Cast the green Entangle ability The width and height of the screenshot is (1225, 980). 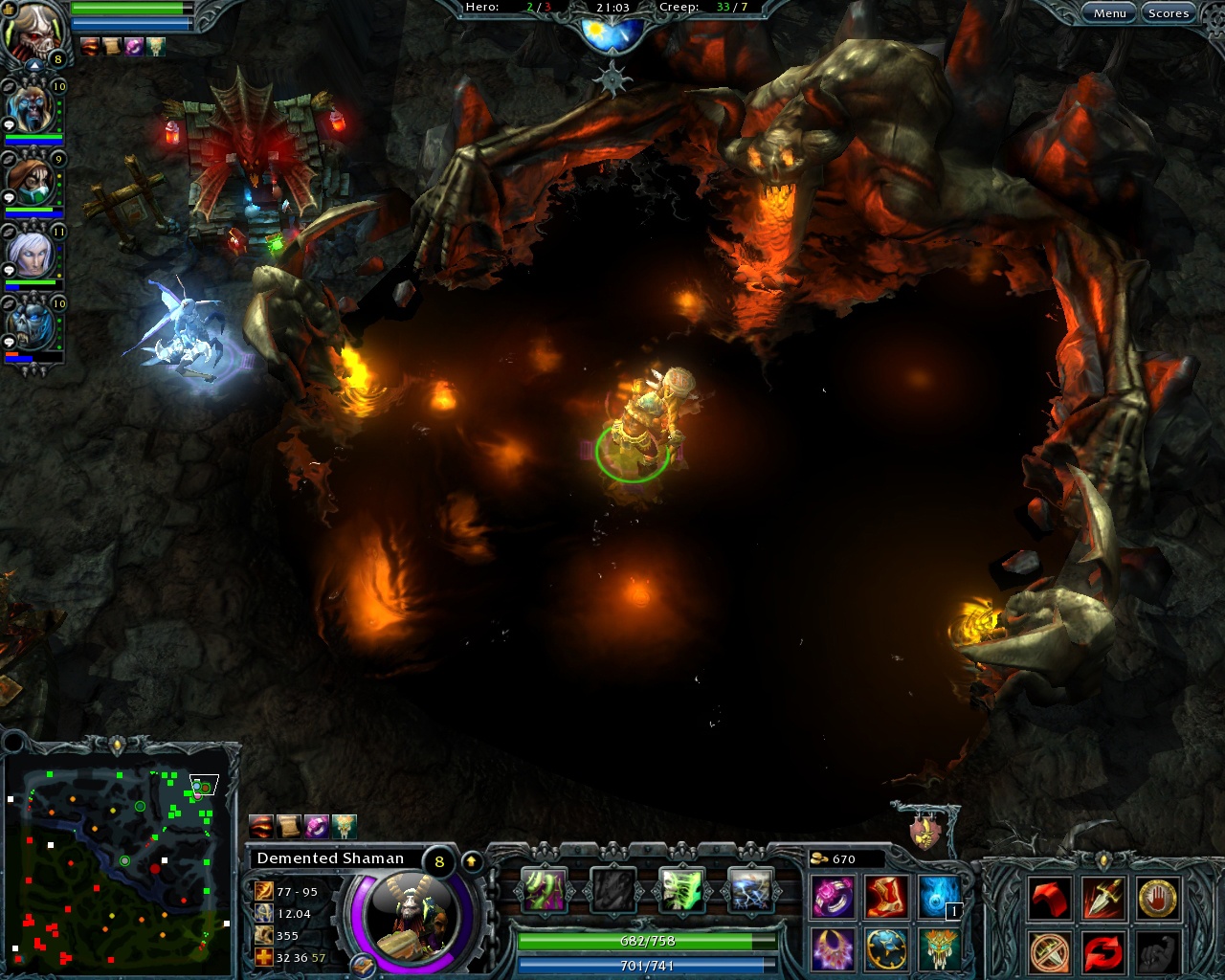pos(546,888)
